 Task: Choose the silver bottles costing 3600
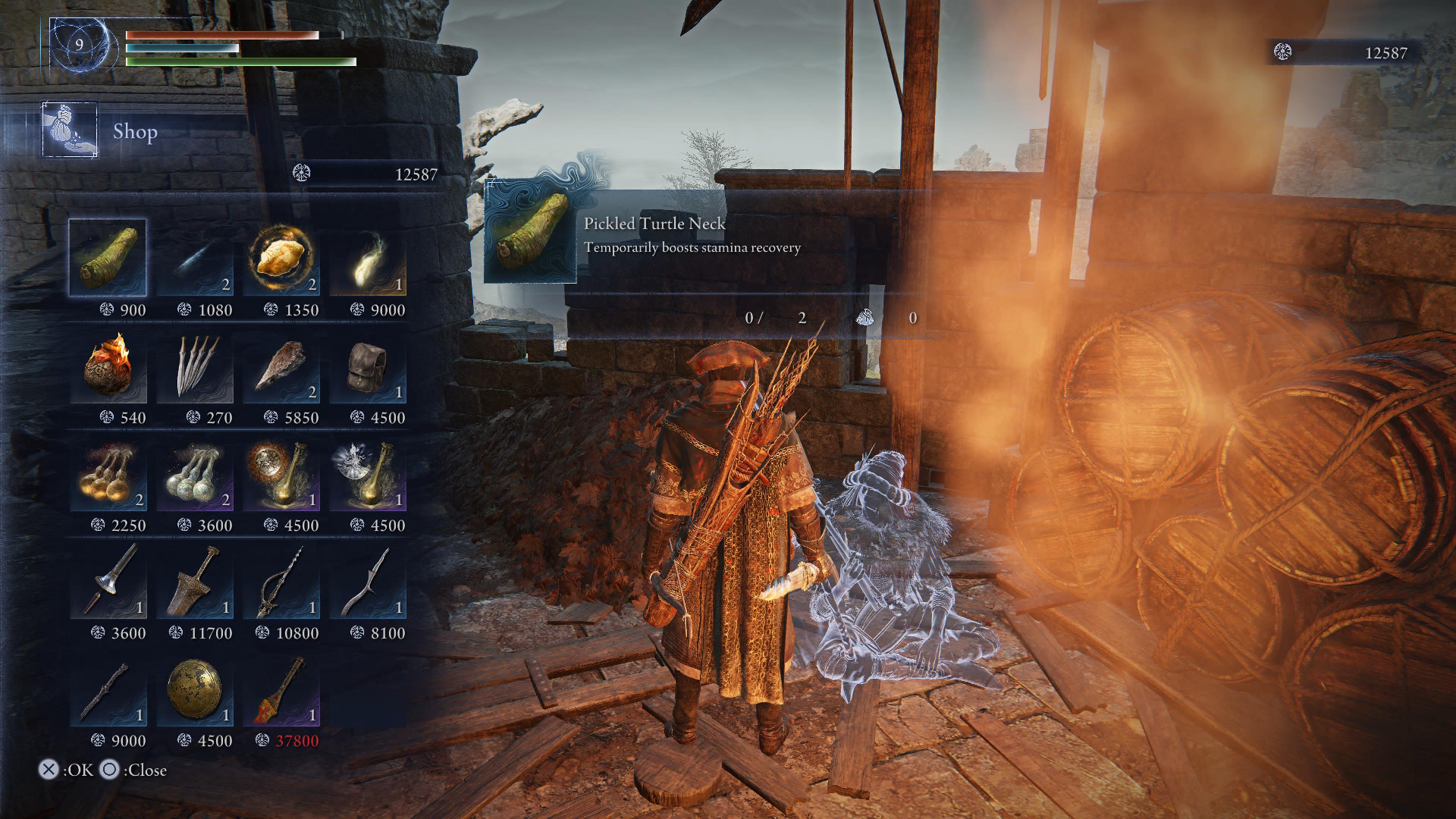[195, 474]
